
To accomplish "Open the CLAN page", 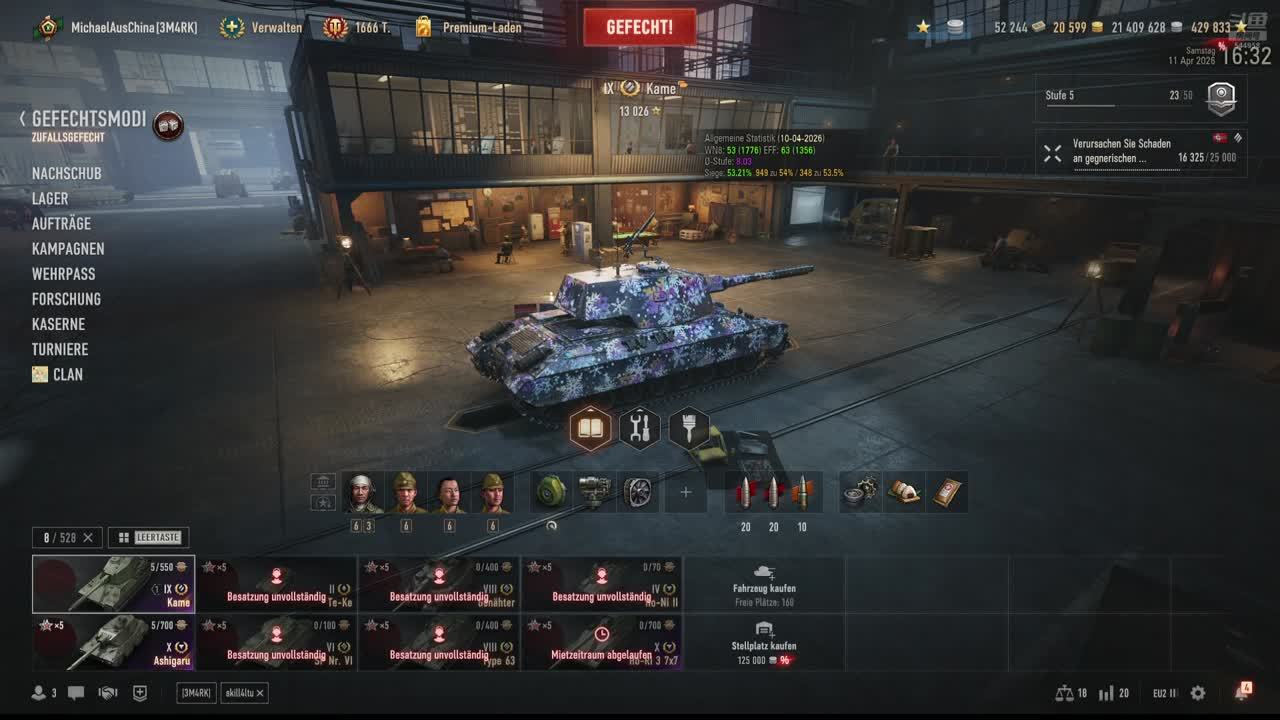I will pyautogui.click(x=67, y=374).
